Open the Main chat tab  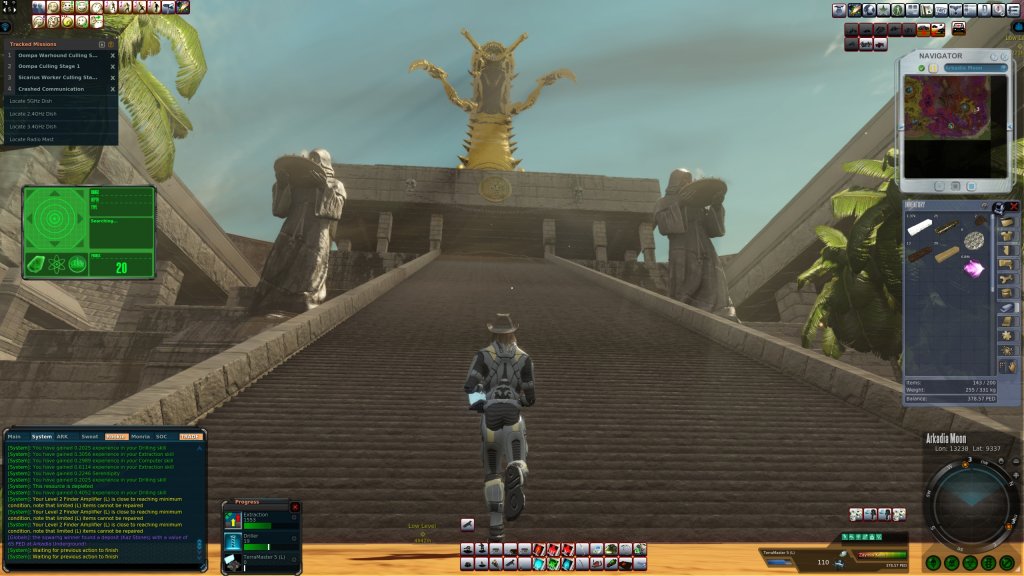coord(15,436)
